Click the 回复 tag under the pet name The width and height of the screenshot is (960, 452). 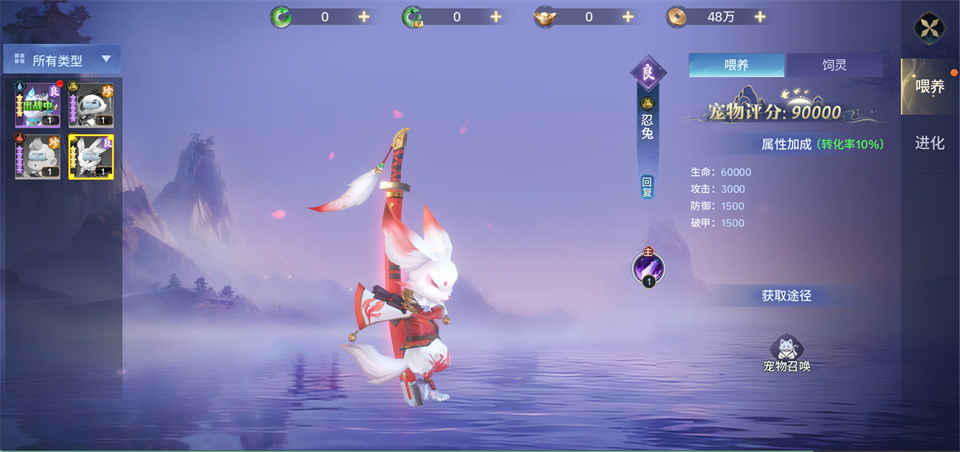tap(647, 187)
